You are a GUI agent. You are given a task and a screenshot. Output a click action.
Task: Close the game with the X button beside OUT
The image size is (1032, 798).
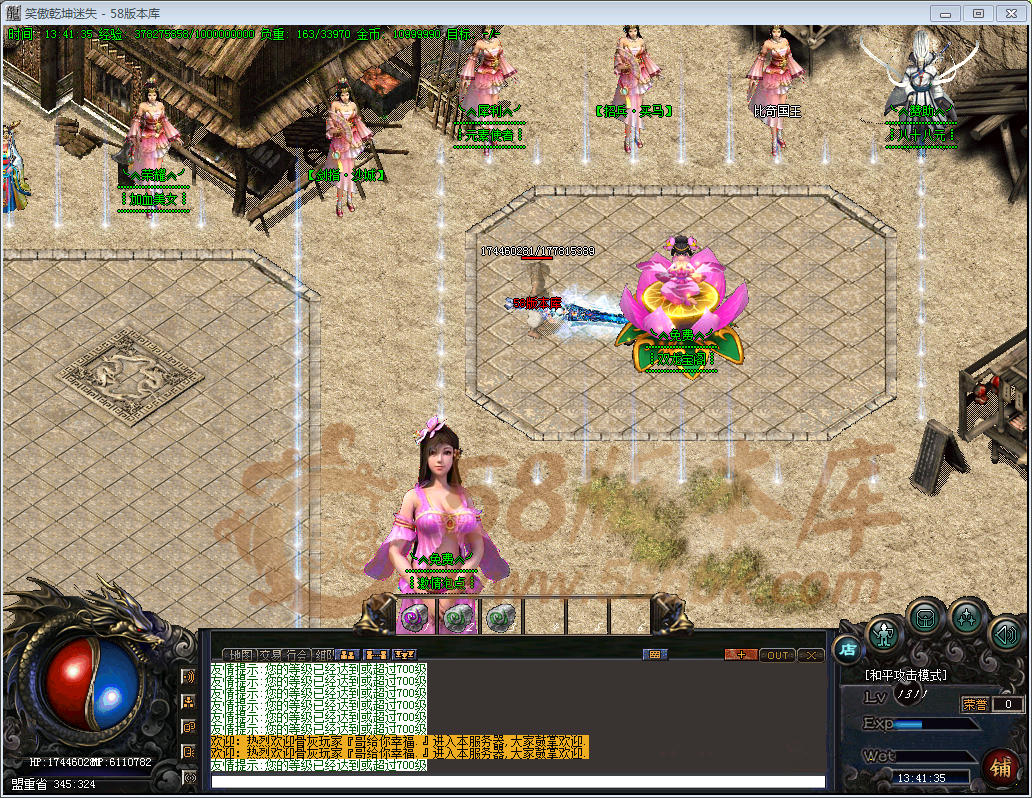(810, 655)
